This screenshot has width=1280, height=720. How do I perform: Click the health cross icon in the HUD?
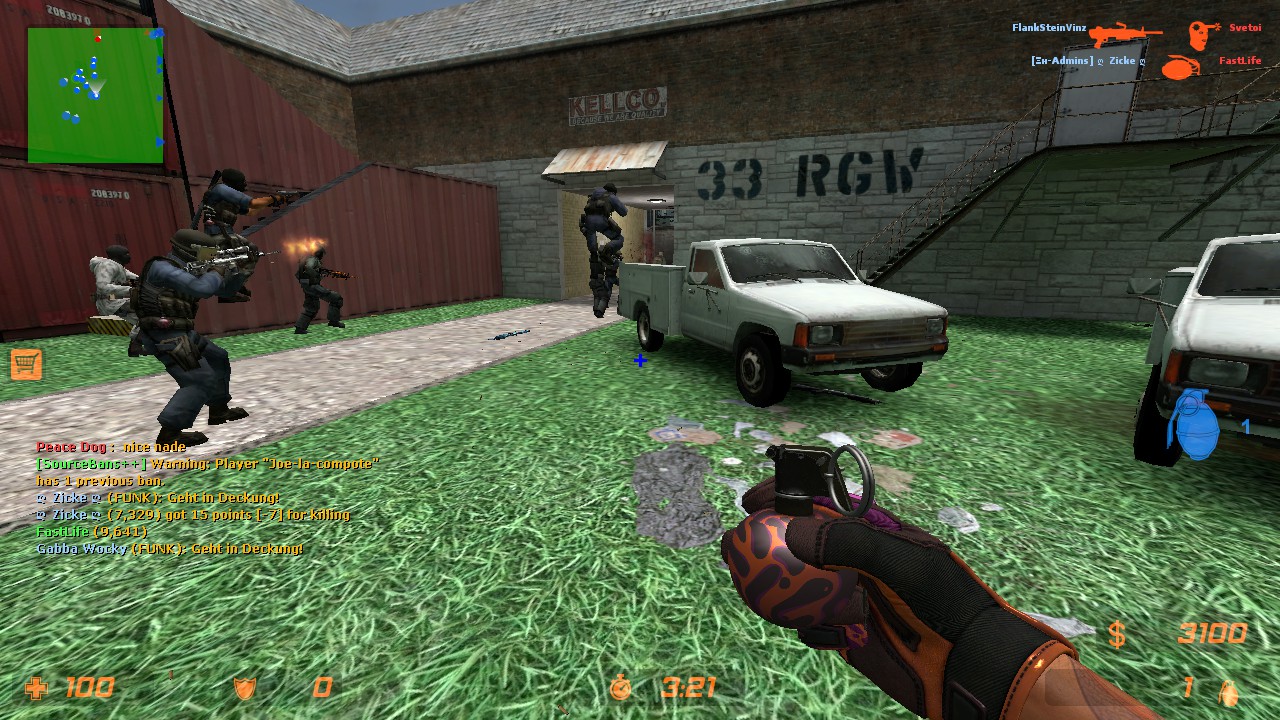click(38, 688)
